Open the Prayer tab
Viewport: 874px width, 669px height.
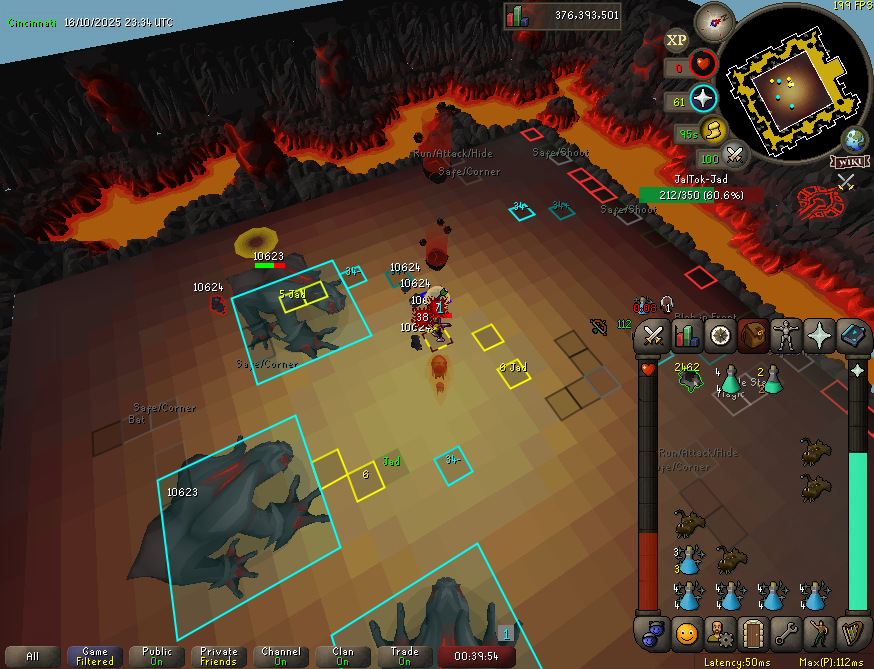[820, 335]
